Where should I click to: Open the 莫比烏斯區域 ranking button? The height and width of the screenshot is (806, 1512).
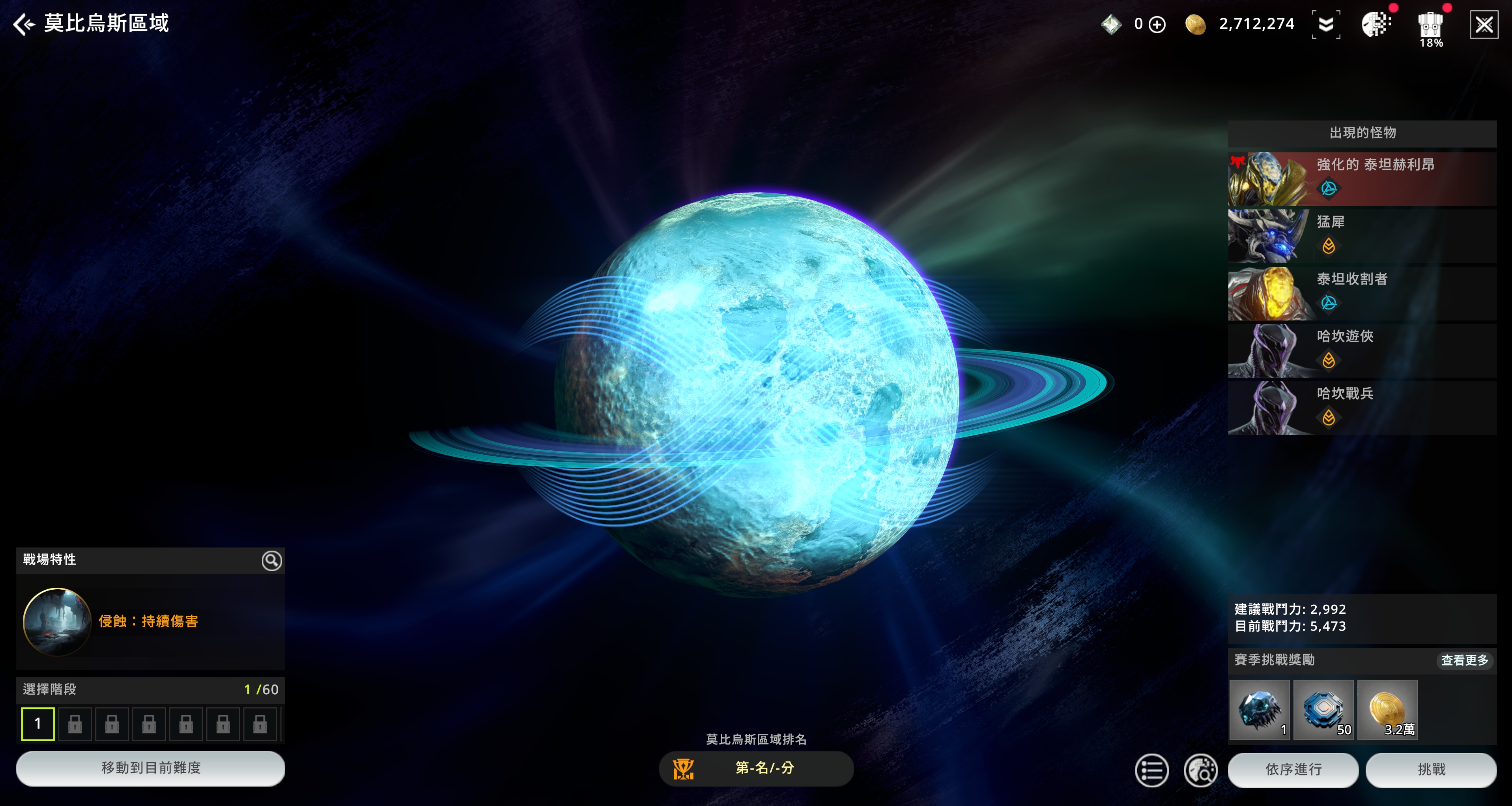pyautogui.click(x=756, y=768)
